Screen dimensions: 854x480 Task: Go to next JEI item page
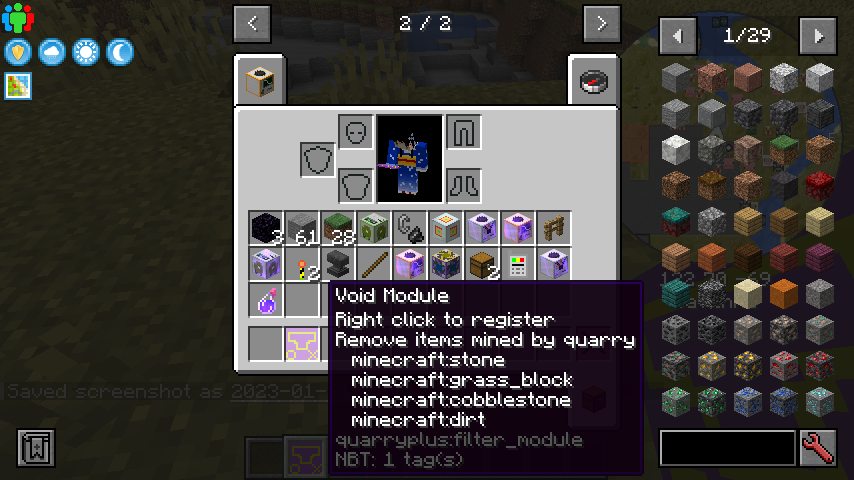point(818,36)
